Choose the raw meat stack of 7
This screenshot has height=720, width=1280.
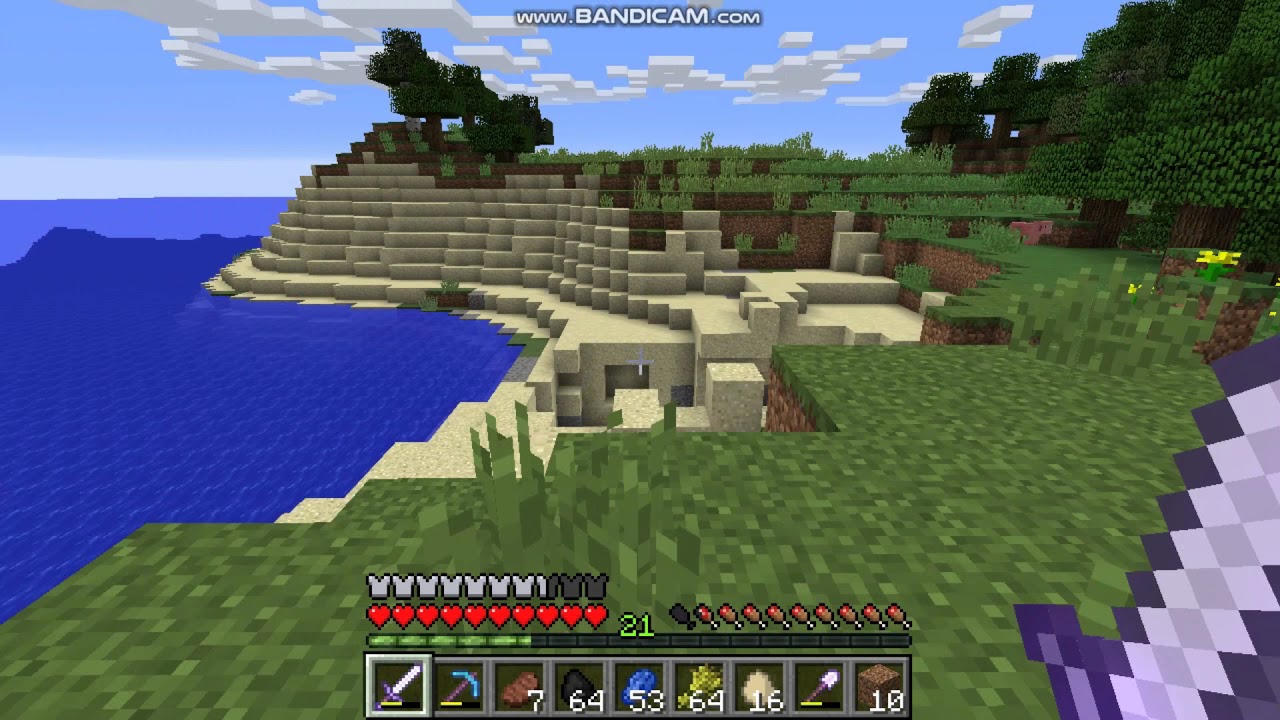(x=519, y=686)
